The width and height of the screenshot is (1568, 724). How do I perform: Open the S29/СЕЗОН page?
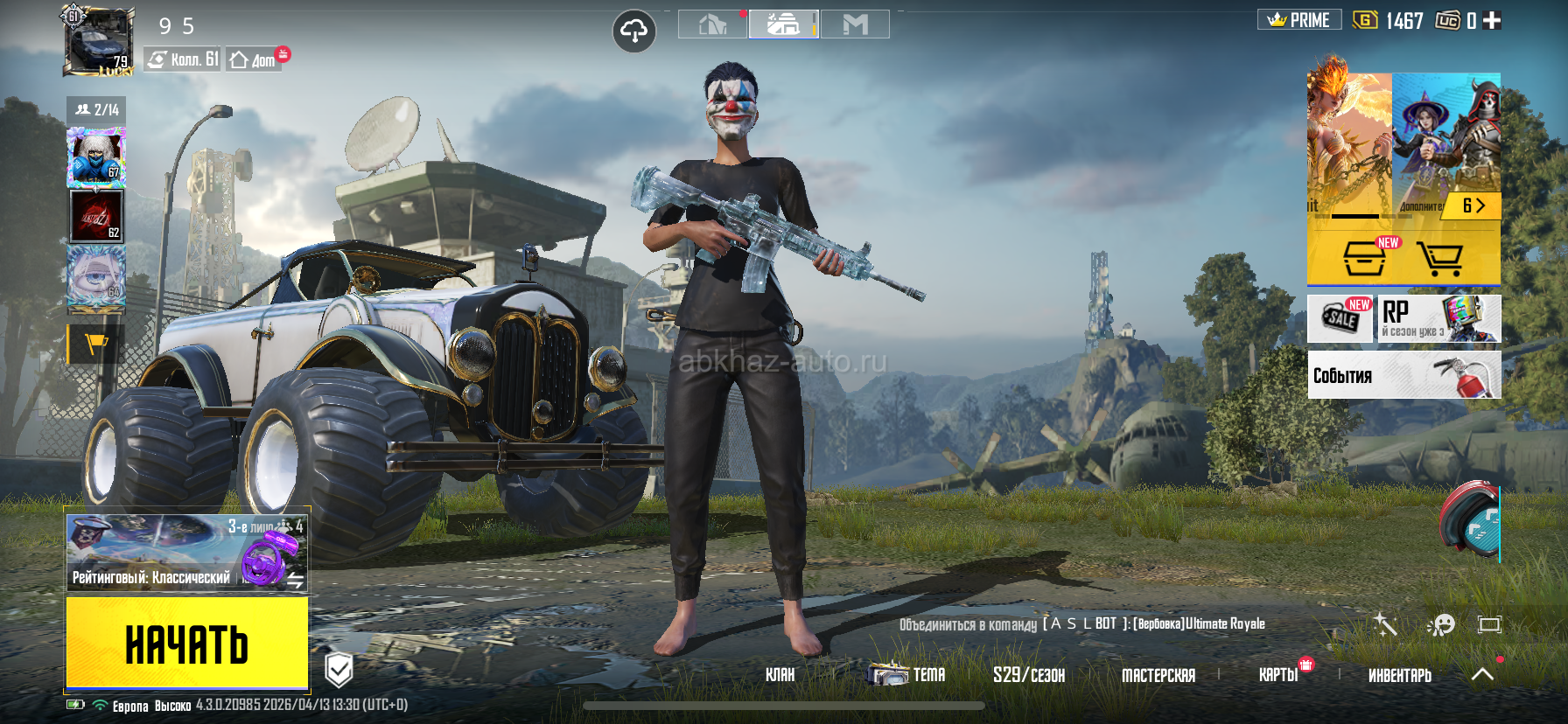1028,675
